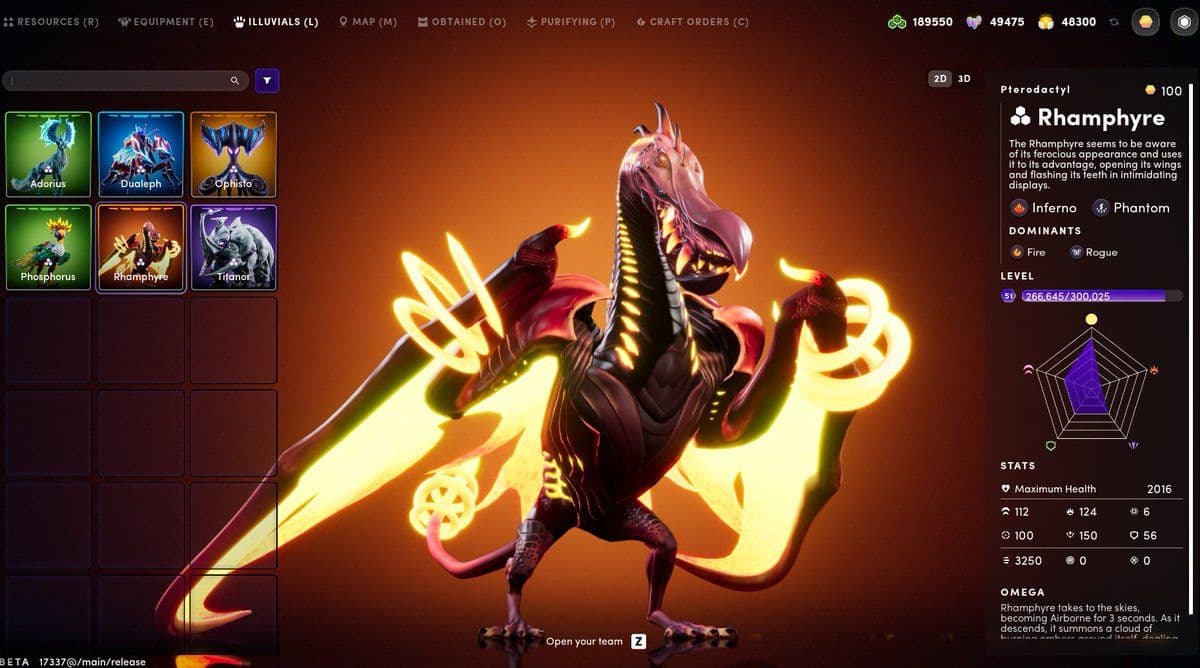Select the Adorius illuvial card
This screenshot has height=668, width=1200.
click(48, 154)
